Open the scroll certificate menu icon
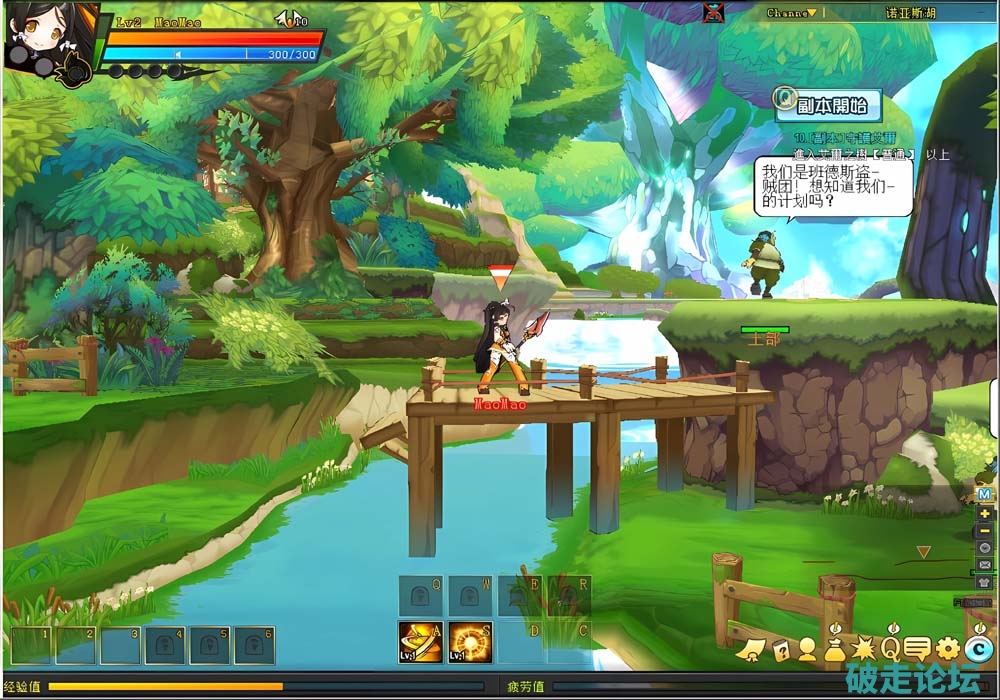Screen dimensions: 1000x700 pos(750,650)
